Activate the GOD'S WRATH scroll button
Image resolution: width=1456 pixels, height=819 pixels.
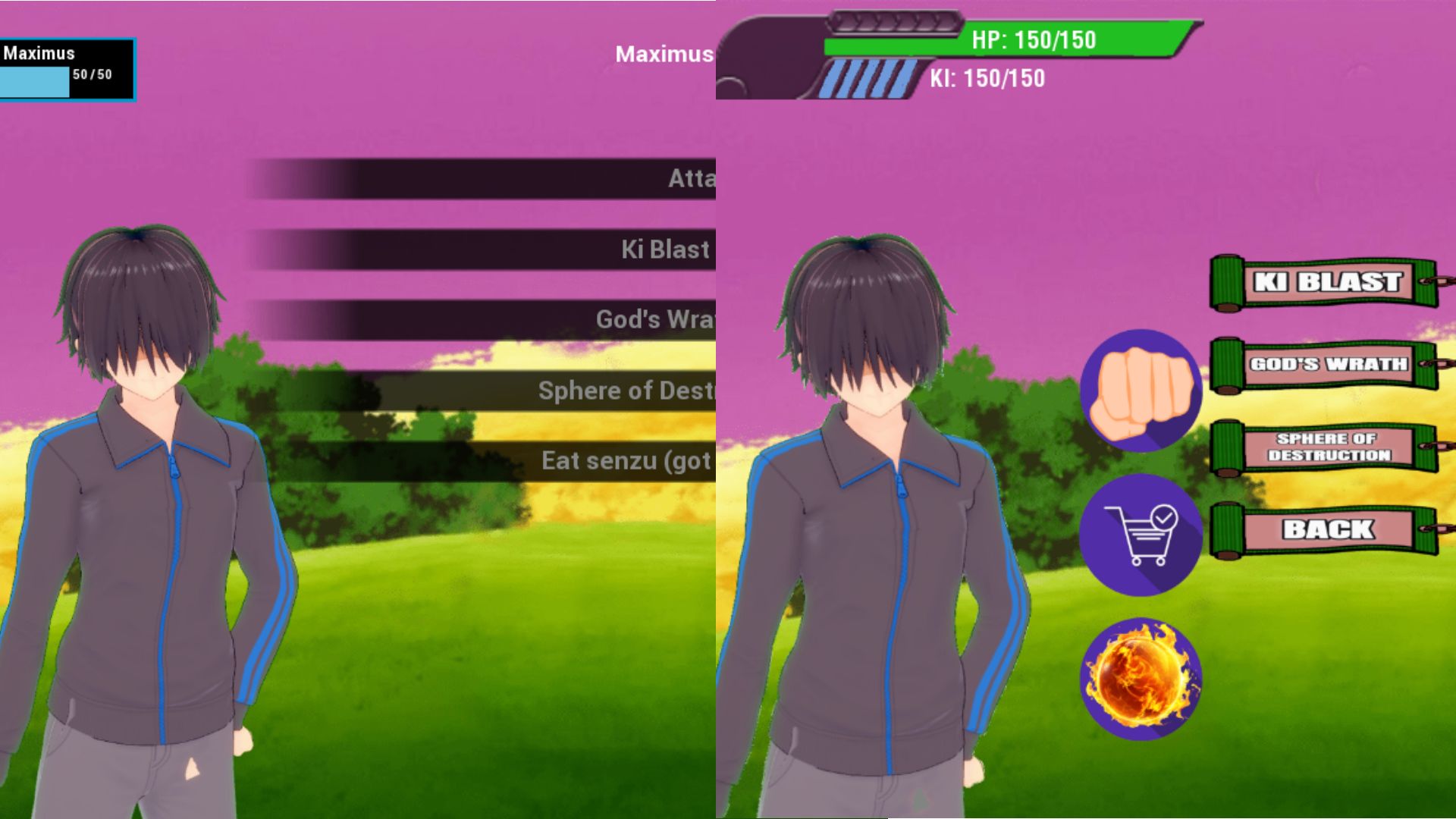[x=1327, y=365]
